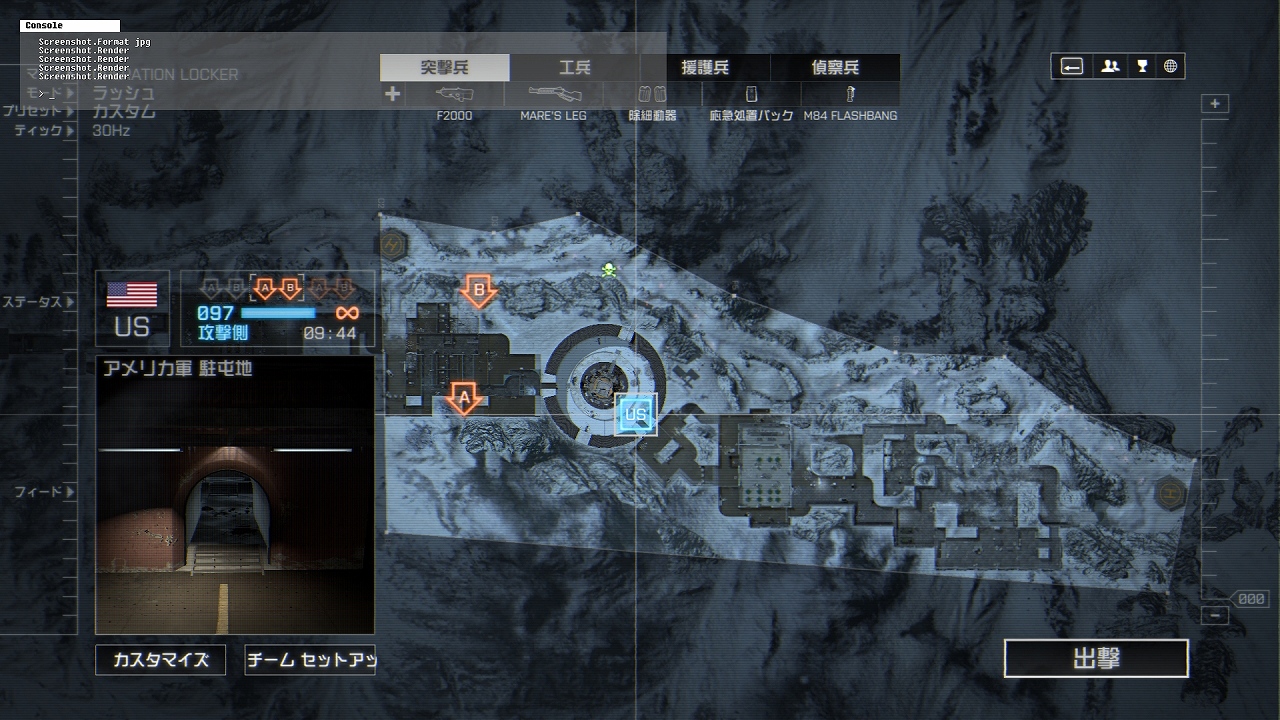The width and height of the screenshot is (1280, 720).
Task: Switch to the 偵察兵 recon class
Action: pos(835,68)
